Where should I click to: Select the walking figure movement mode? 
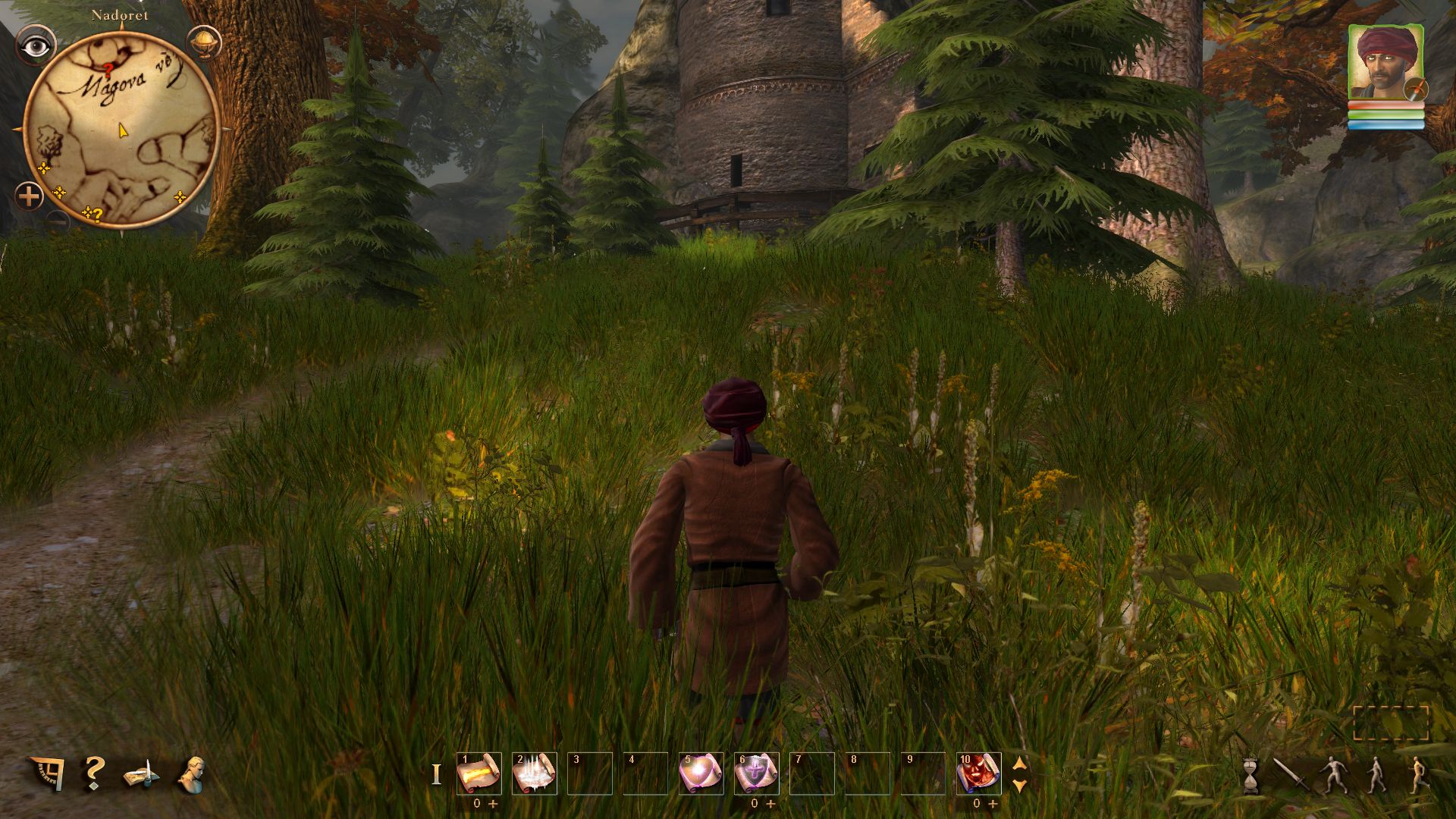coord(1376,775)
